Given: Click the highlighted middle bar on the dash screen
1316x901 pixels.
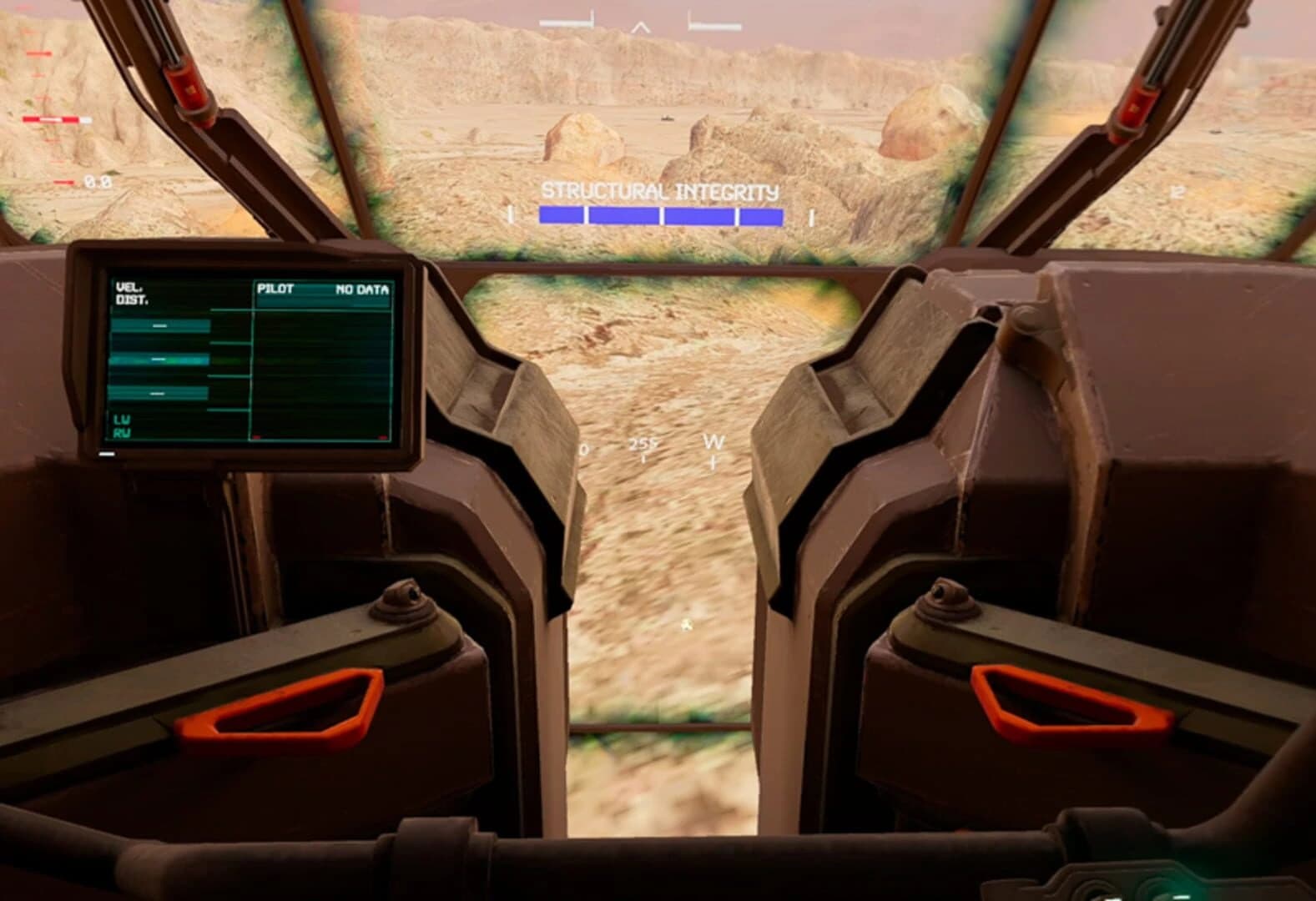Looking at the screenshot, I should point(159,359).
